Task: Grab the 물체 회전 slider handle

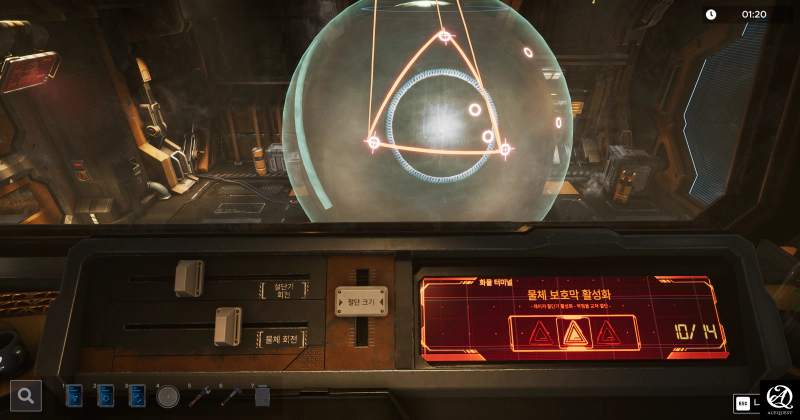Action: [x=228, y=326]
